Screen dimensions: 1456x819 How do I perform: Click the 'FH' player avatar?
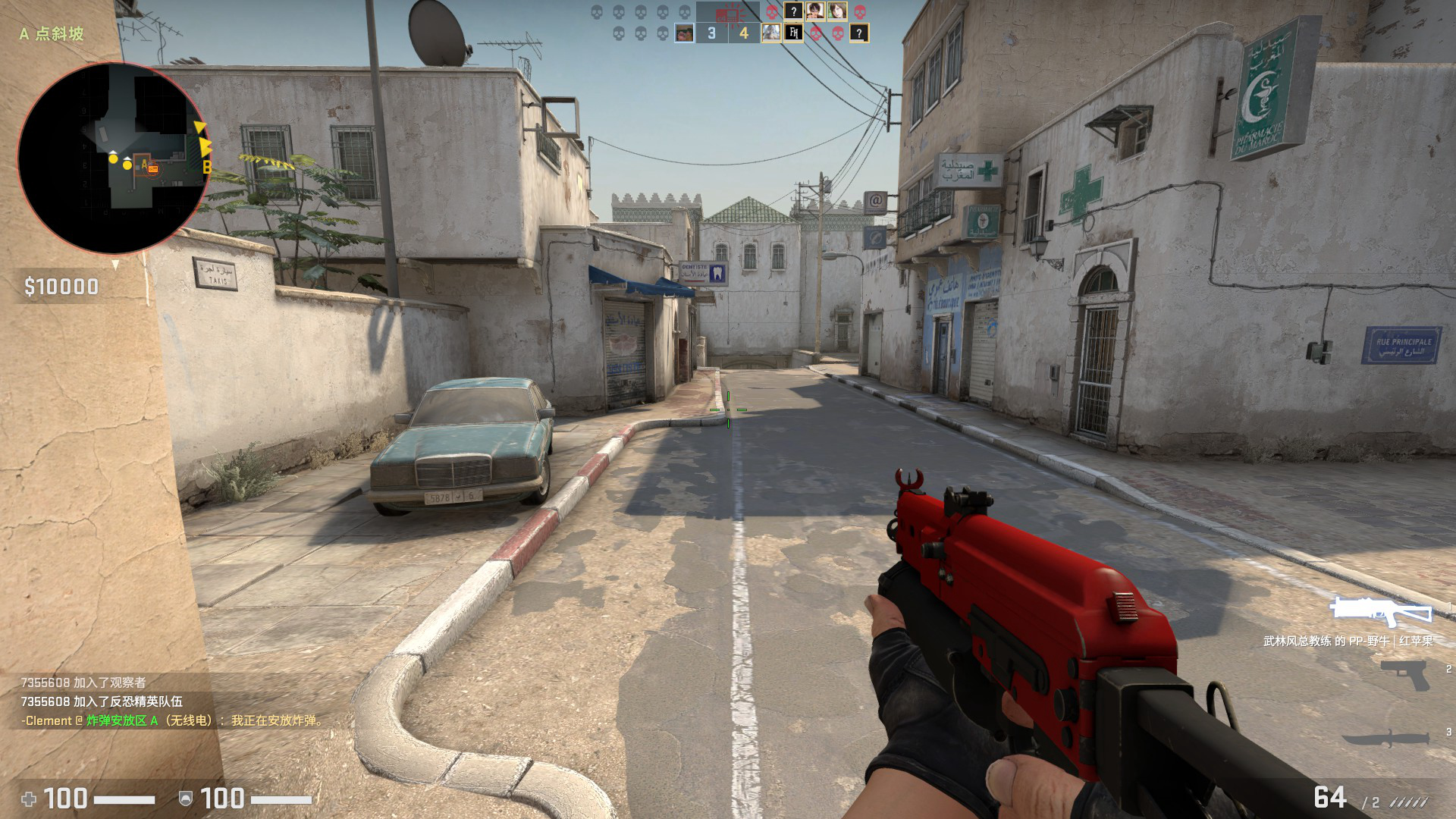(793, 33)
